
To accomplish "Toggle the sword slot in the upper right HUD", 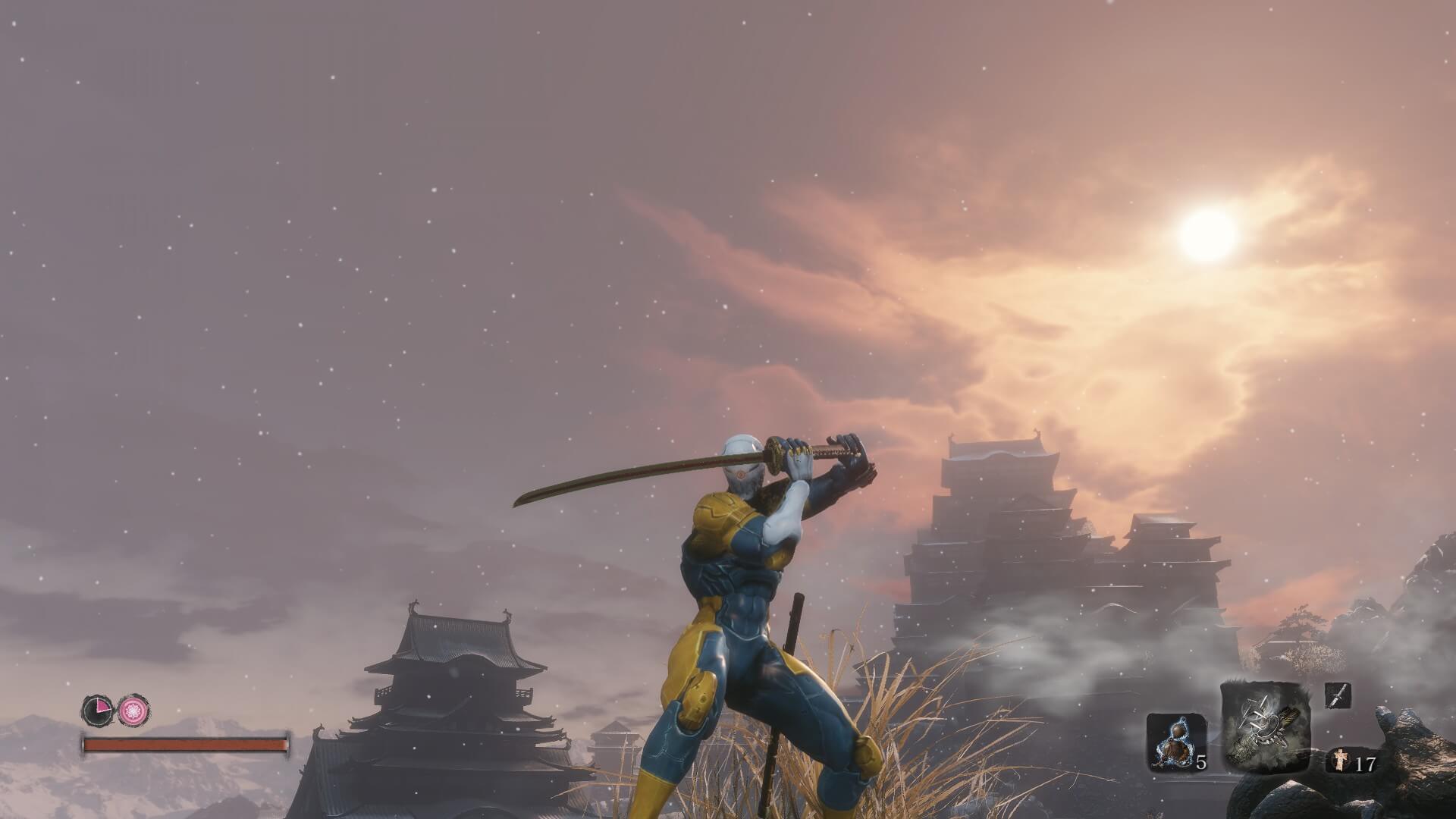I will click(1338, 695).
